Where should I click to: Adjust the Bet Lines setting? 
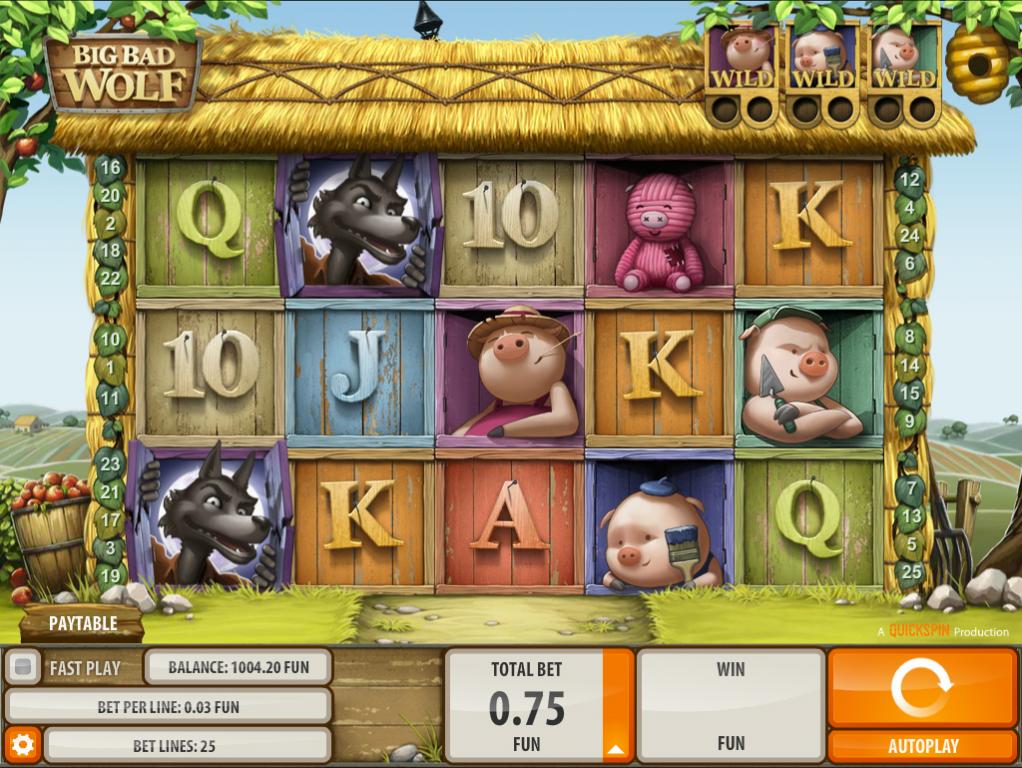click(x=188, y=745)
